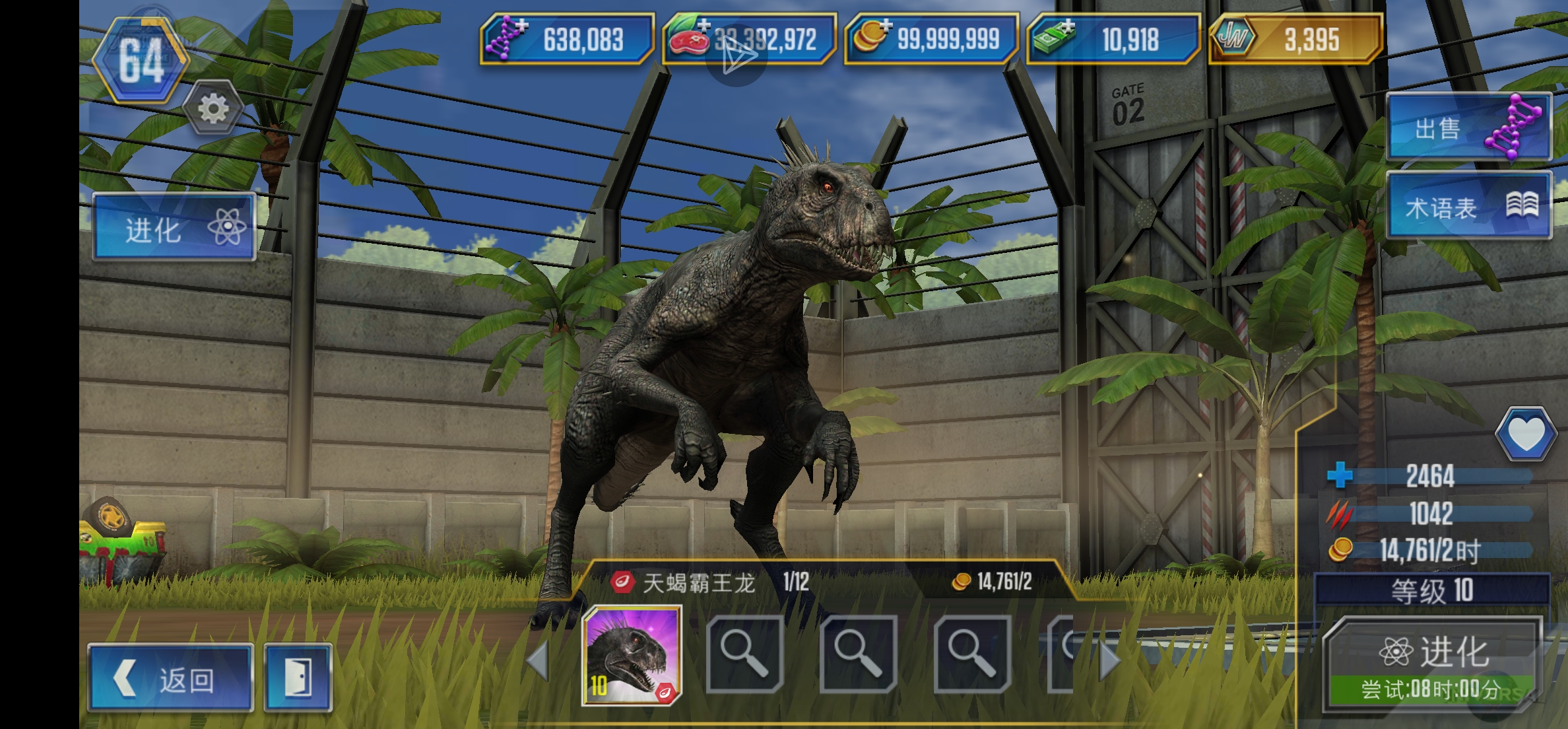The image size is (1568, 729).
Task: Open the settings gear icon
Action: point(212,108)
